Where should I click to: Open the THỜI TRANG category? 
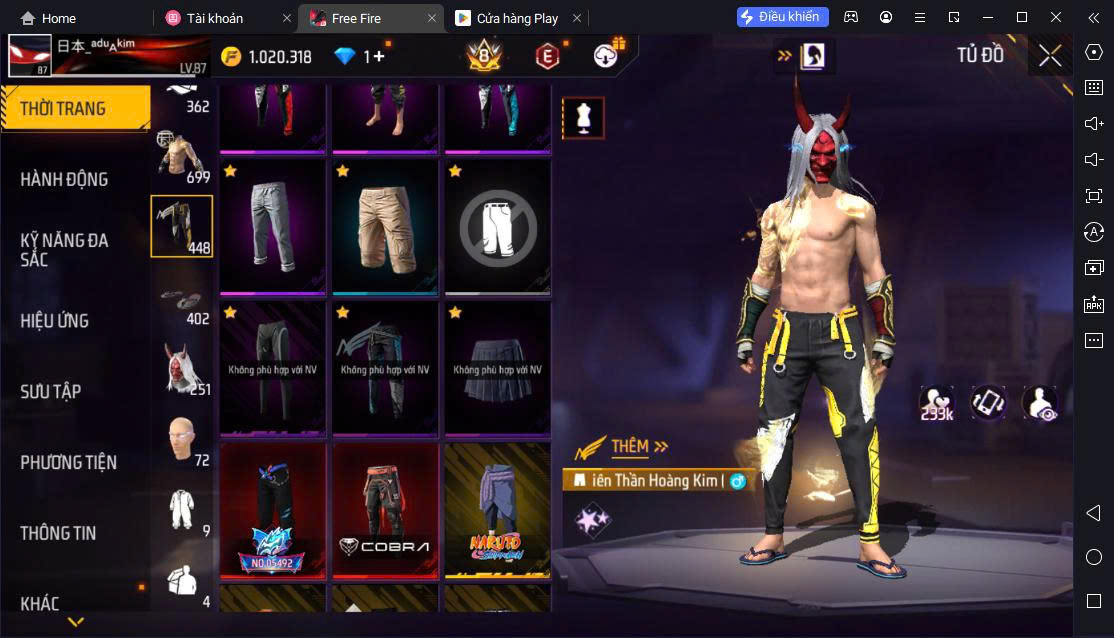[64, 109]
